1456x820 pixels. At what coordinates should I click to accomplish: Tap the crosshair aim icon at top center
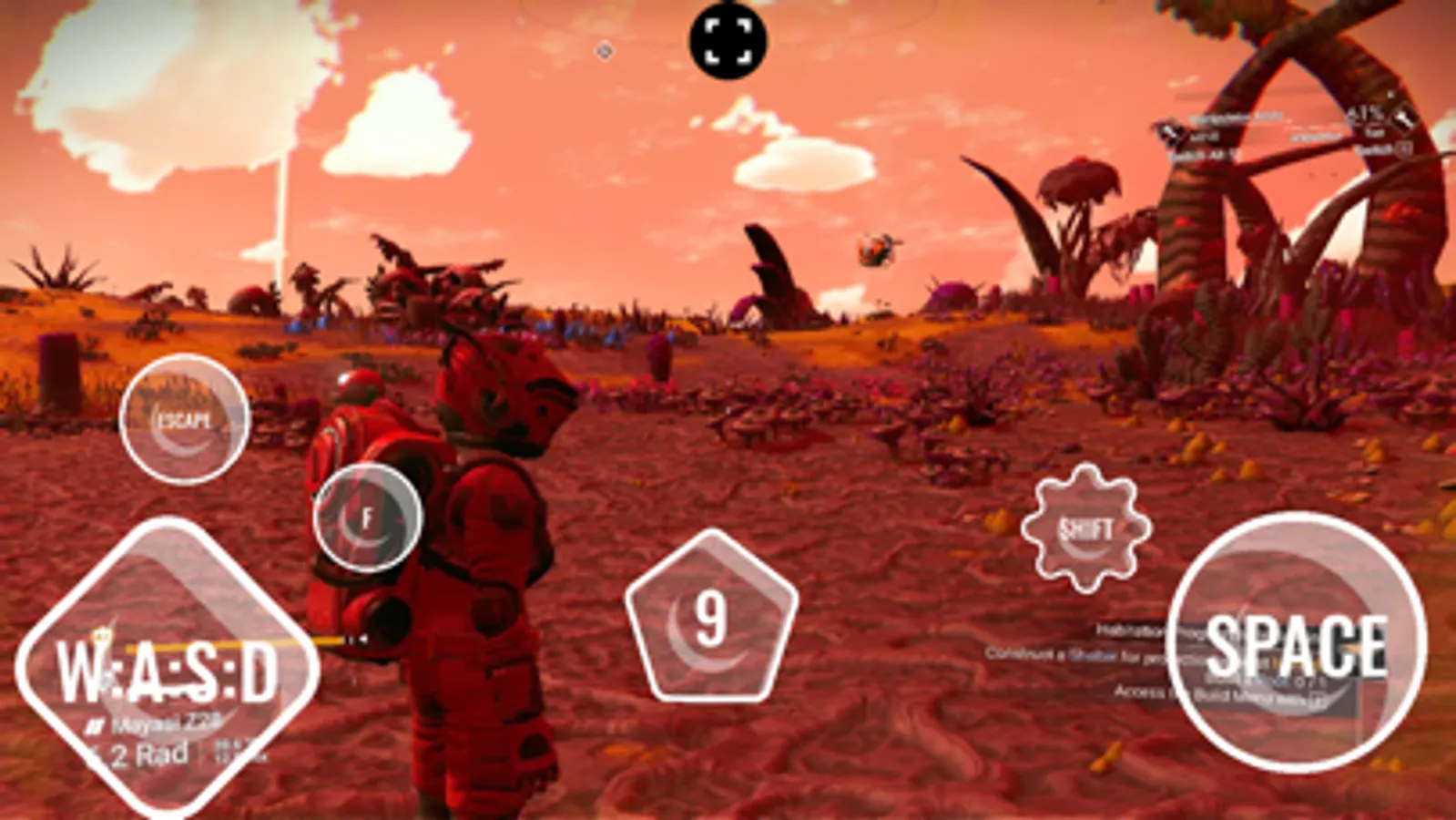[728, 39]
